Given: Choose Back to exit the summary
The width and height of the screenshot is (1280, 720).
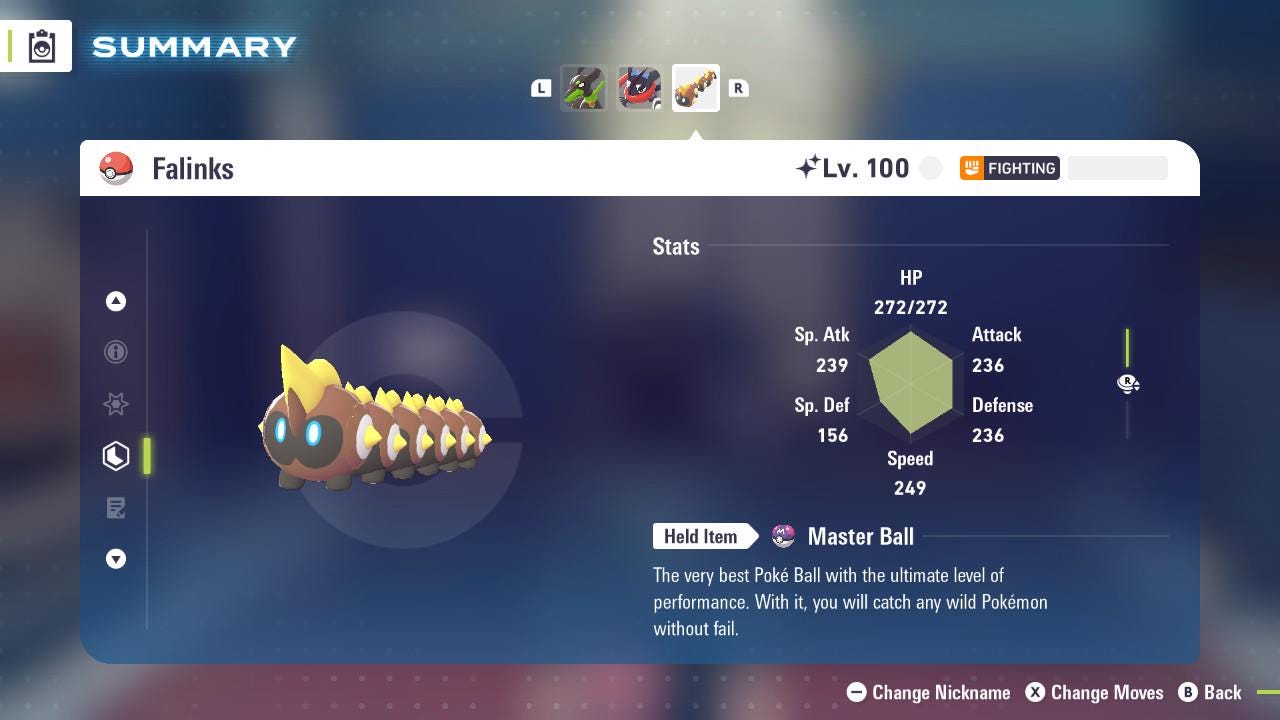Looking at the screenshot, I should coord(1211,692).
